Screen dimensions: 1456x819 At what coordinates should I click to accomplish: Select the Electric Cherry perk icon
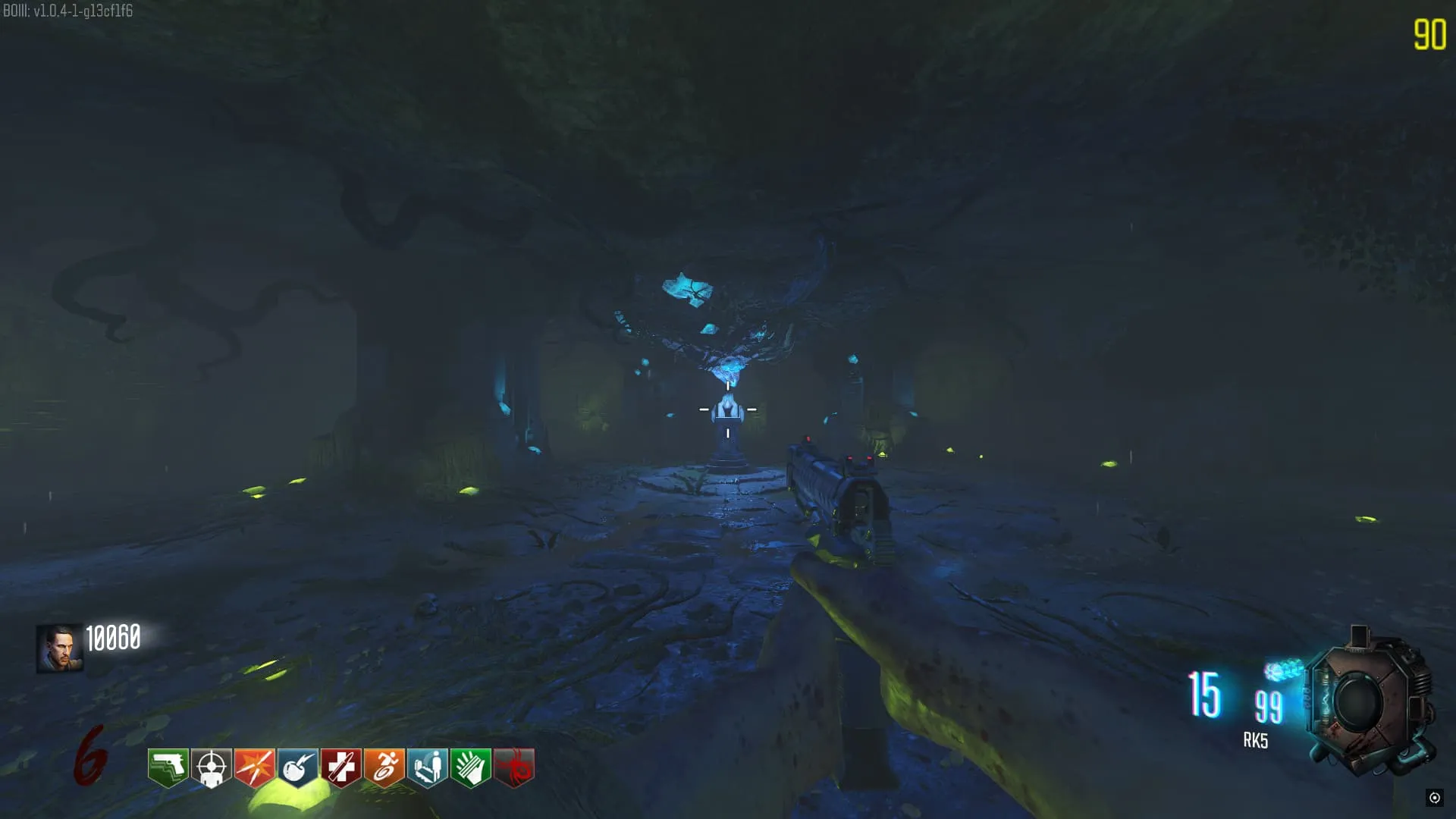tap(298, 767)
